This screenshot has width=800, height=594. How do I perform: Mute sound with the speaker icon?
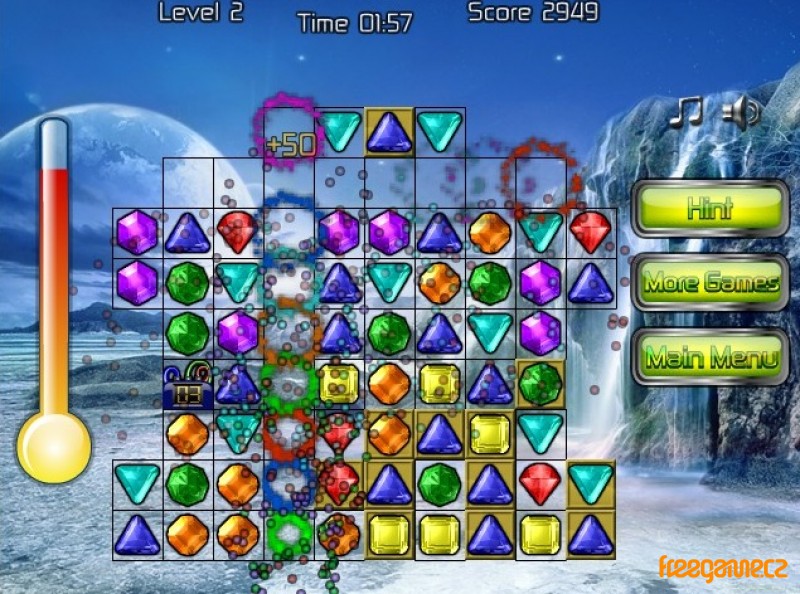tap(741, 113)
